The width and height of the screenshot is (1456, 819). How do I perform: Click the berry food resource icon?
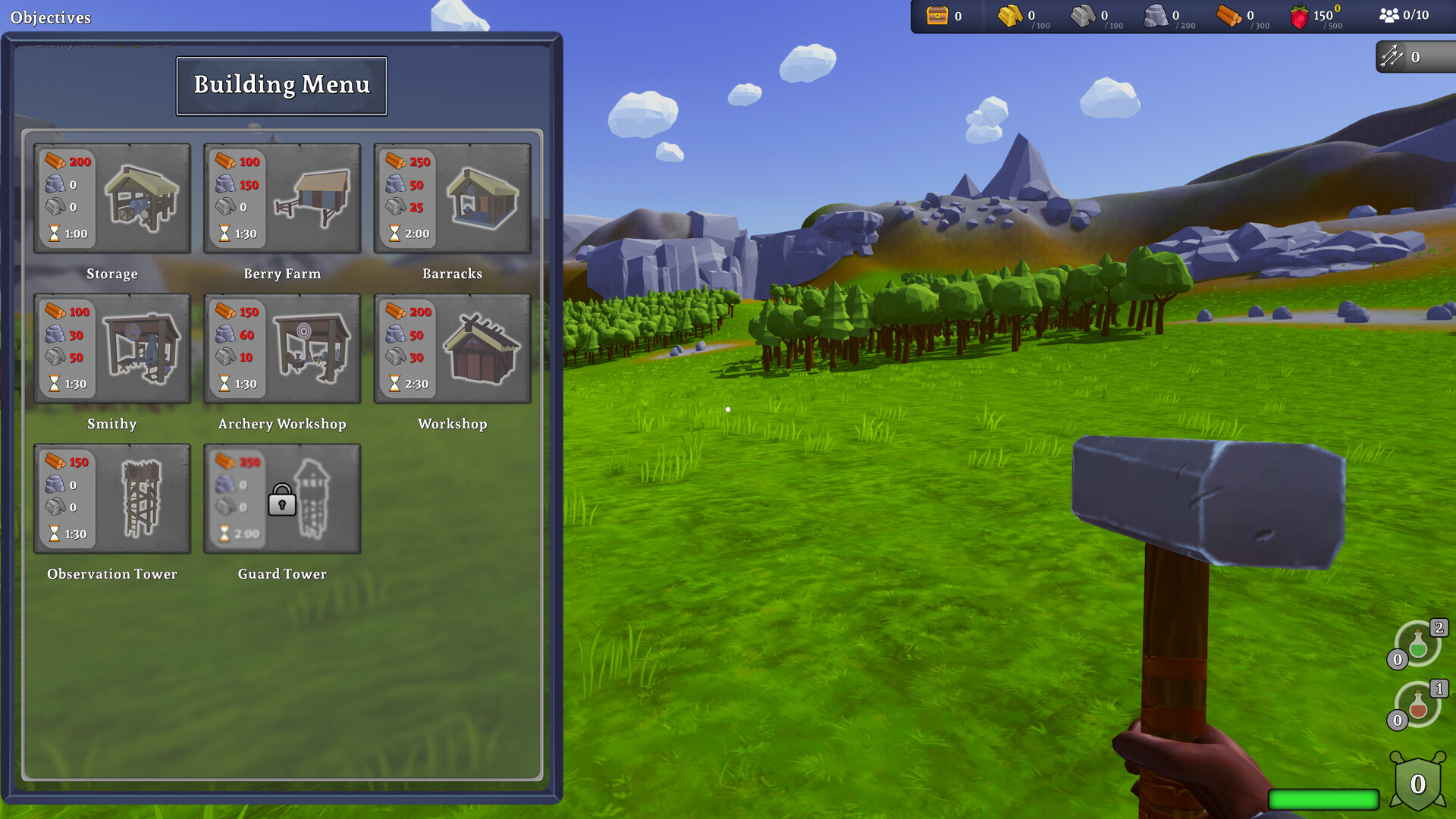[x=1300, y=16]
